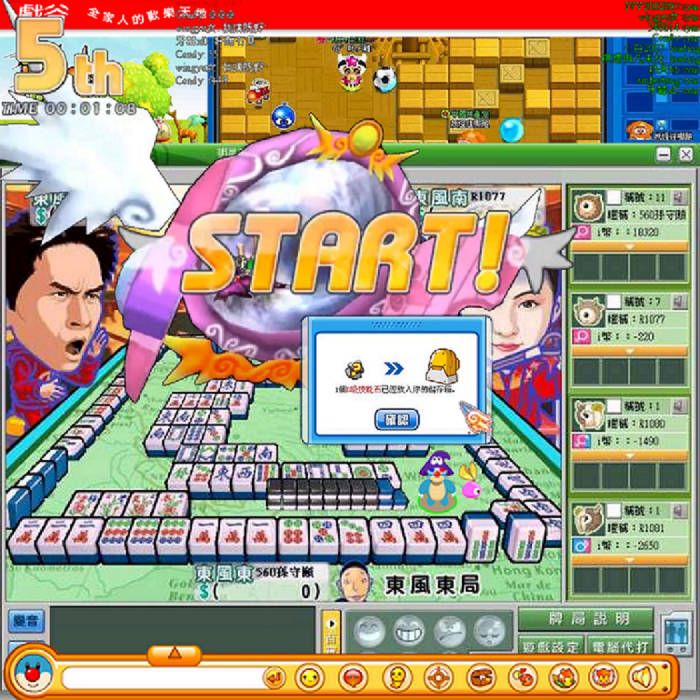Click the 發言 button beside the chat log
The width and height of the screenshot is (700, 700).
pos(20,621)
